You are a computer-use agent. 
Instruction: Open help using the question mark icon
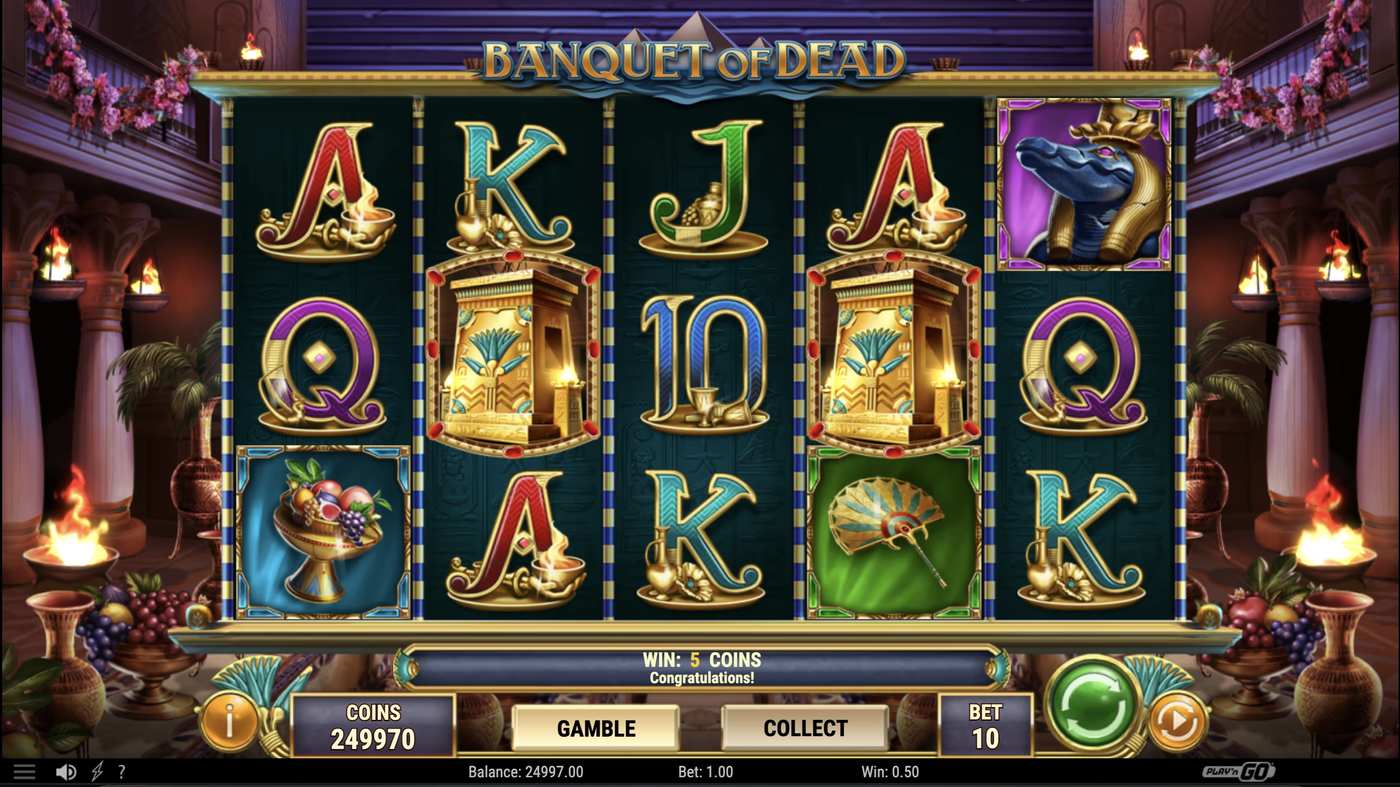point(121,771)
